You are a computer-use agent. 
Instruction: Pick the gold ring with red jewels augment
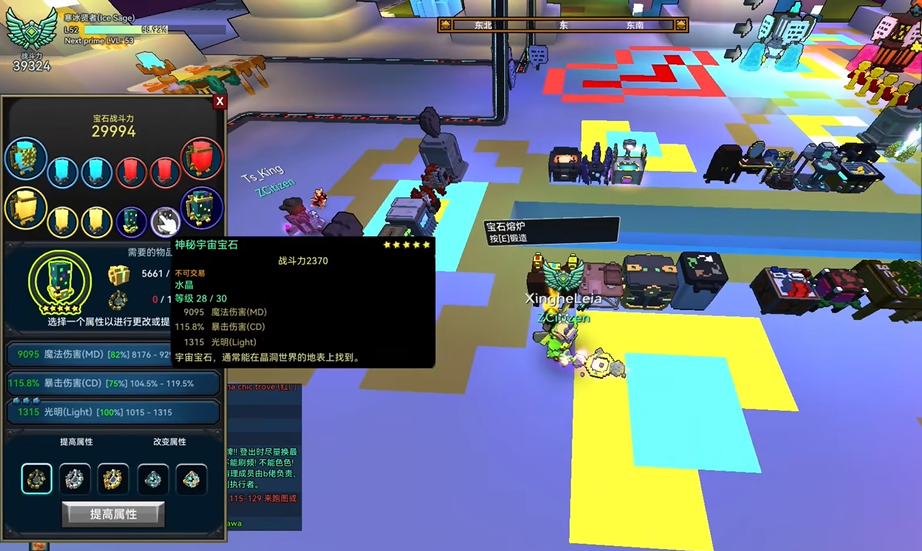pyautogui.click(x=113, y=479)
